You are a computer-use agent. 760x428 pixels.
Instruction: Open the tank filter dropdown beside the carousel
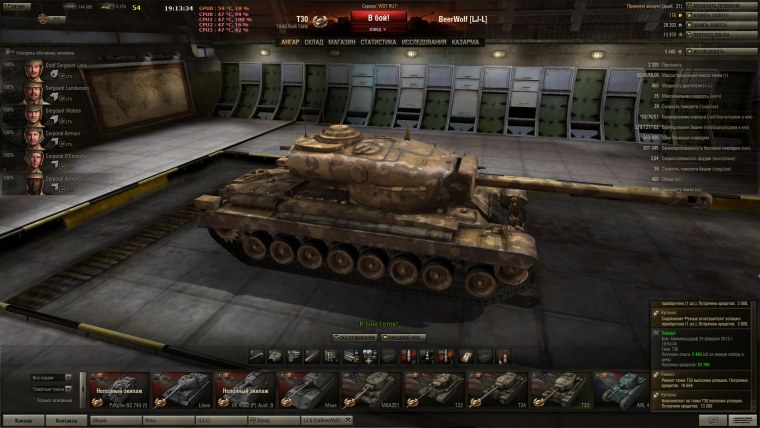click(x=50, y=378)
